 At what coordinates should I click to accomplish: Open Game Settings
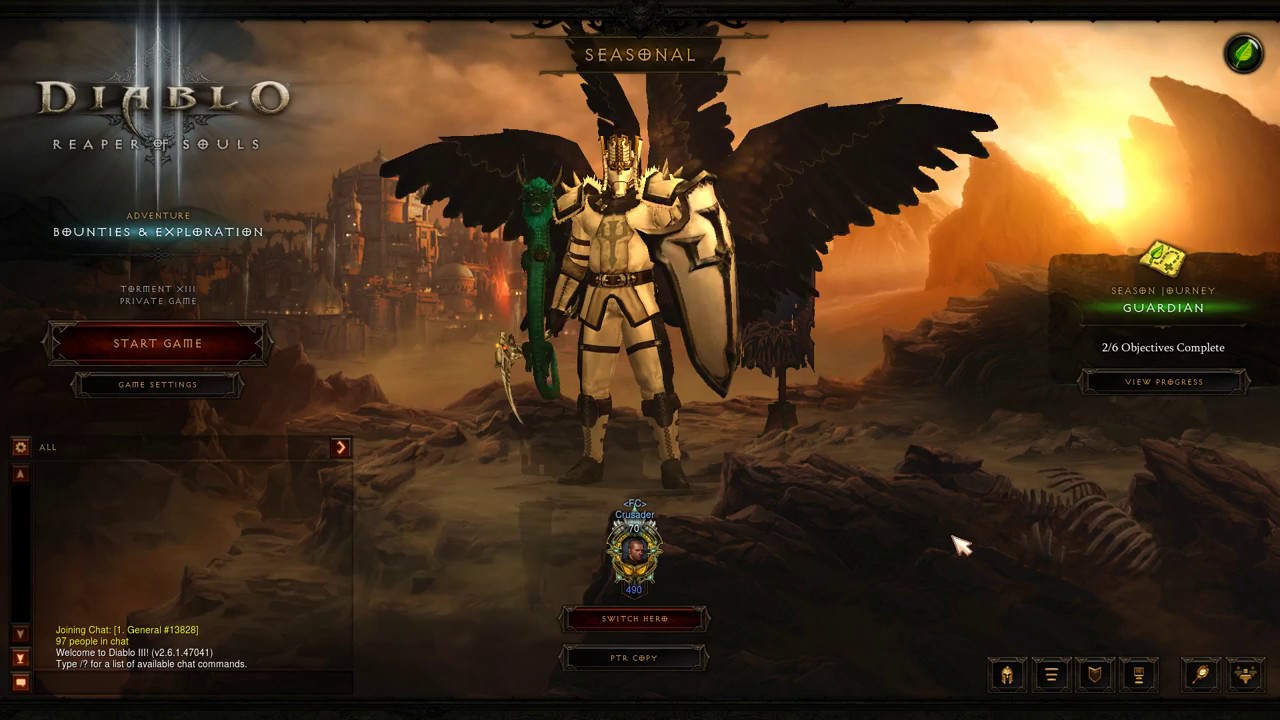click(157, 385)
